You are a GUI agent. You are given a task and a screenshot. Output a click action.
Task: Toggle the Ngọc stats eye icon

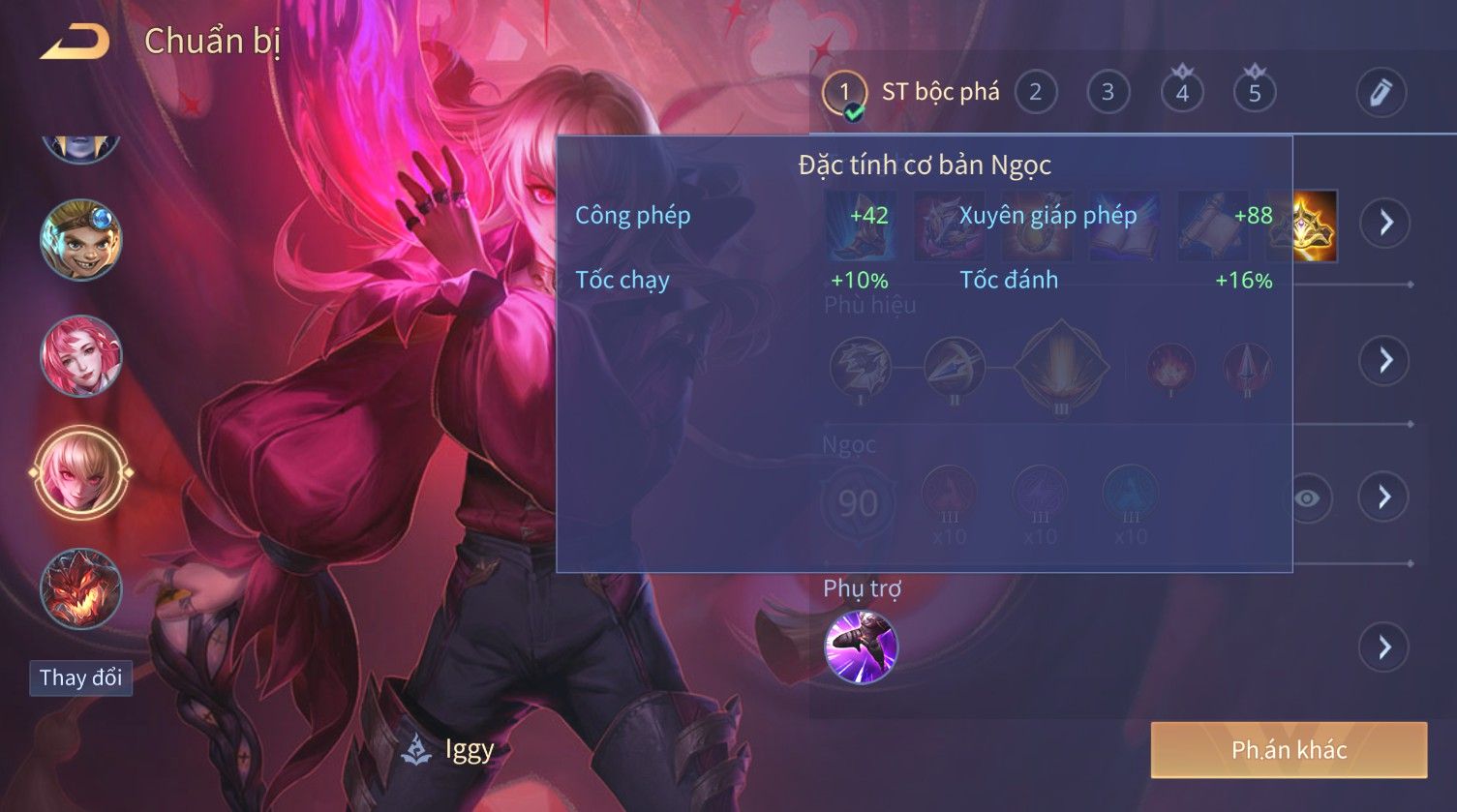pyautogui.click(x=1307, y=498)
